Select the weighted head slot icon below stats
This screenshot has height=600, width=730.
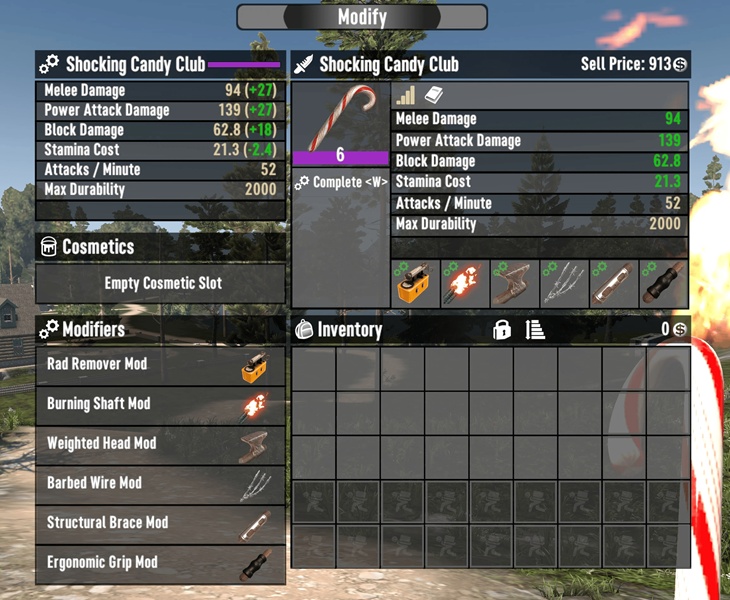(515, 284)
